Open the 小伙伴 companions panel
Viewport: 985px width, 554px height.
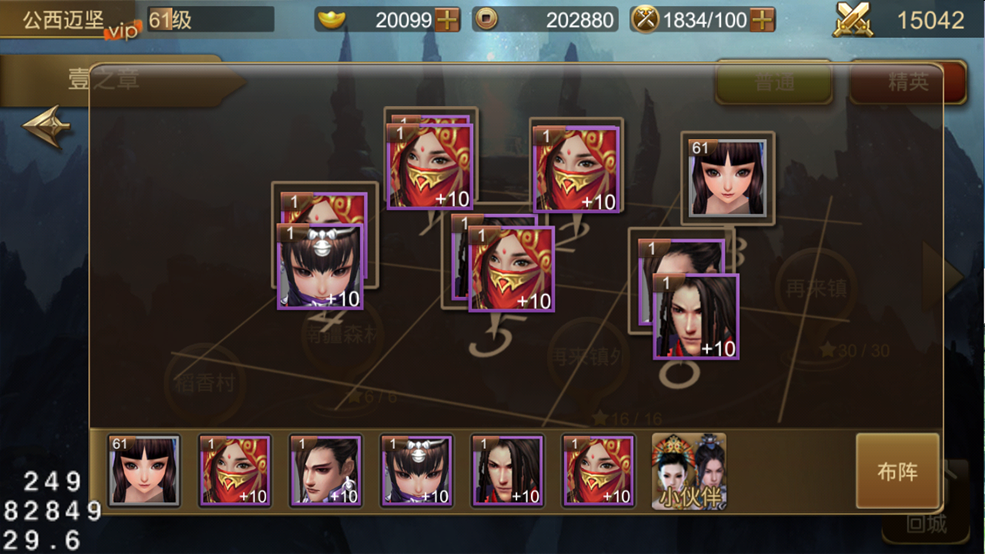click(x=689, y=472)
